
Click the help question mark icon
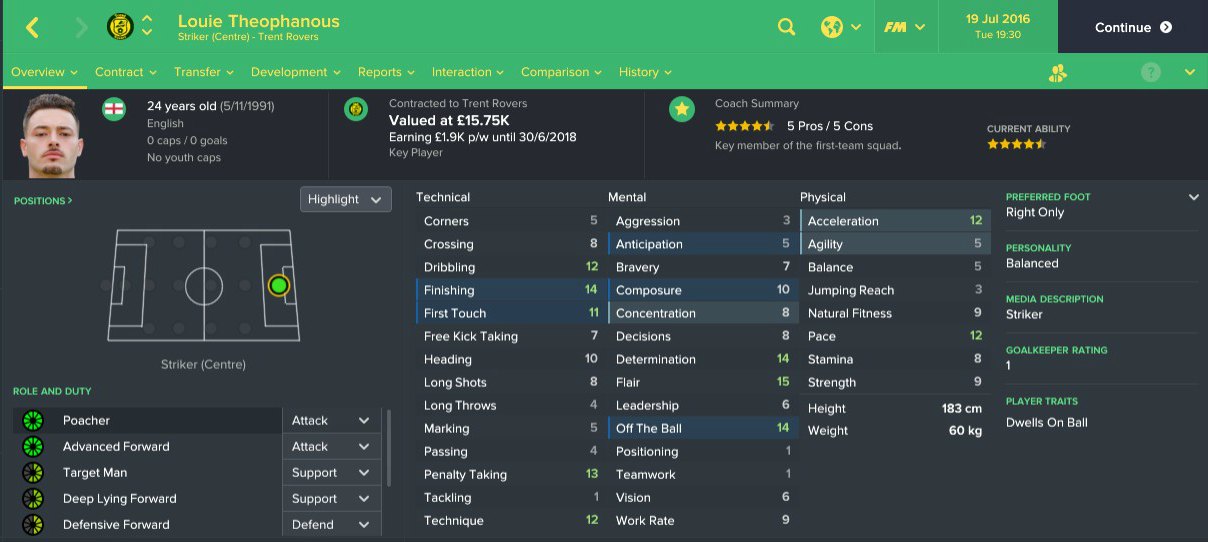tap(1151, 72)
